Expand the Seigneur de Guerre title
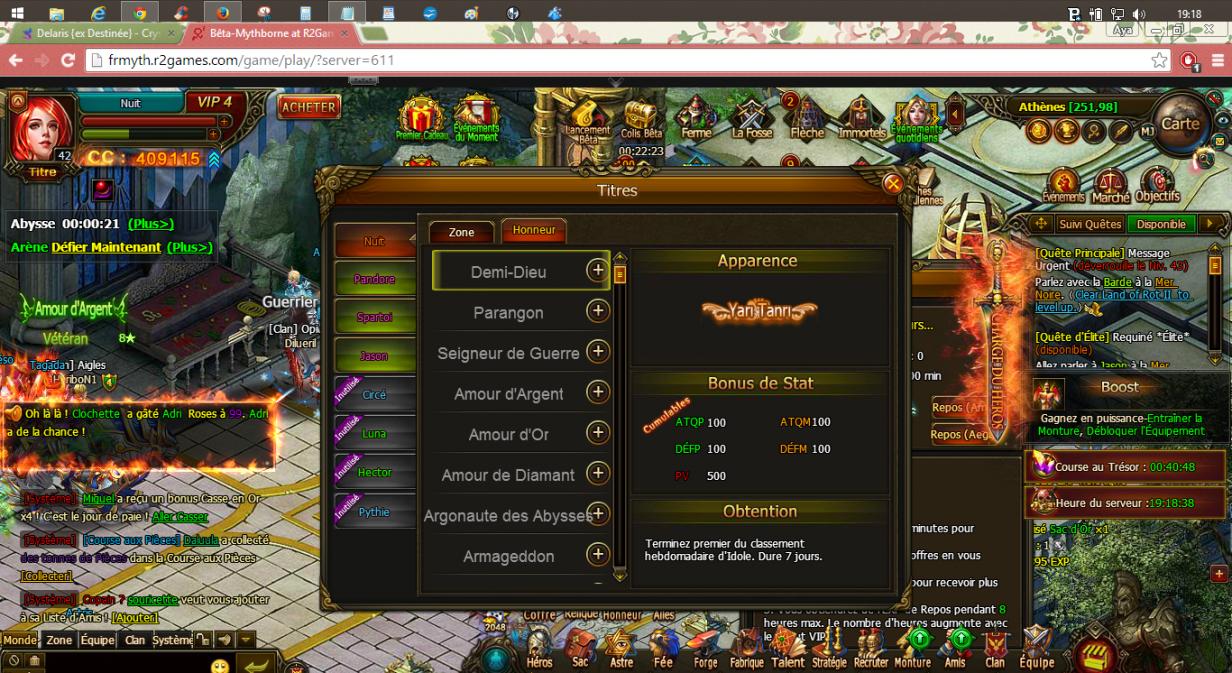1232x673 pixels. coord(597,351)
